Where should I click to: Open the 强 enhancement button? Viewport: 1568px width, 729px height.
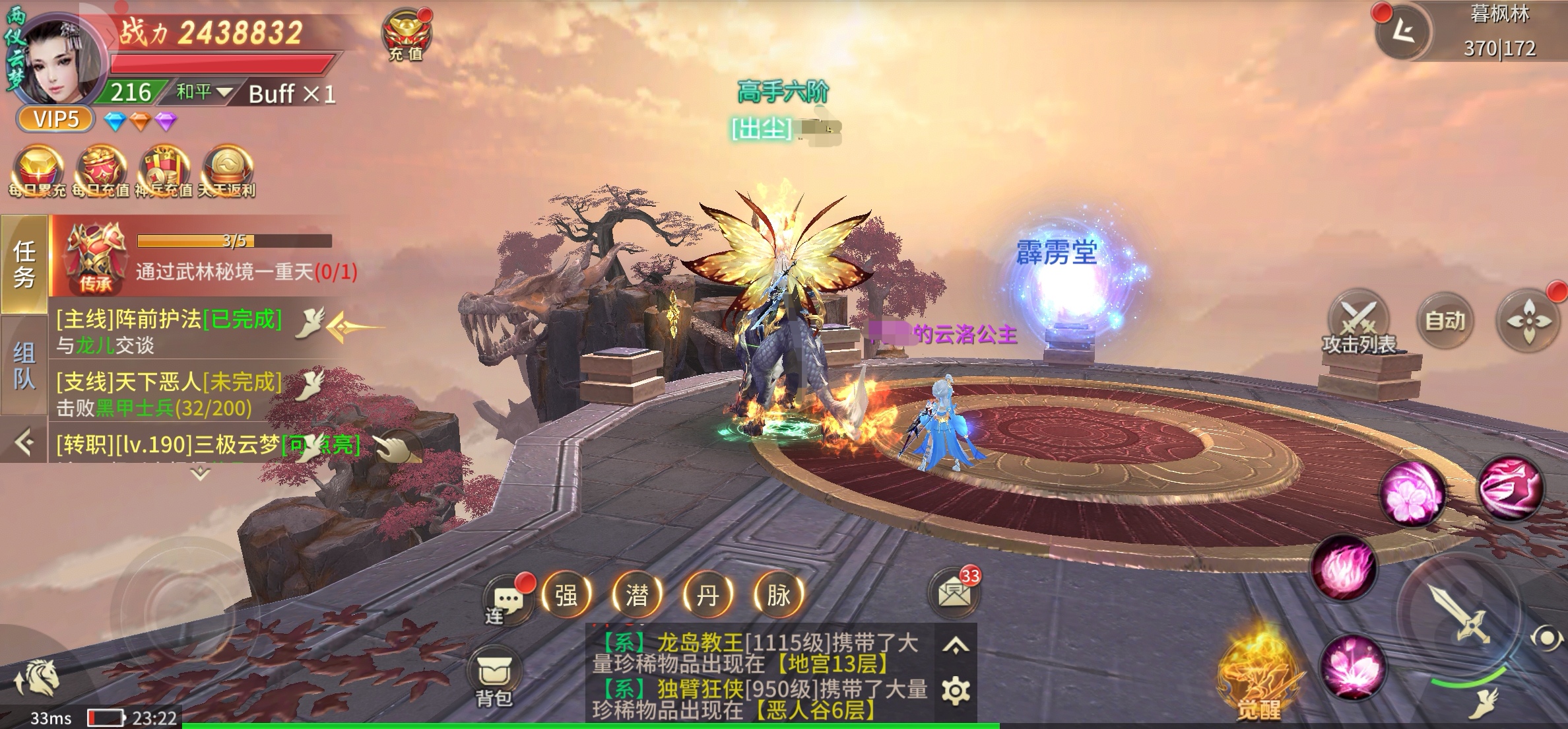[566, 595]
